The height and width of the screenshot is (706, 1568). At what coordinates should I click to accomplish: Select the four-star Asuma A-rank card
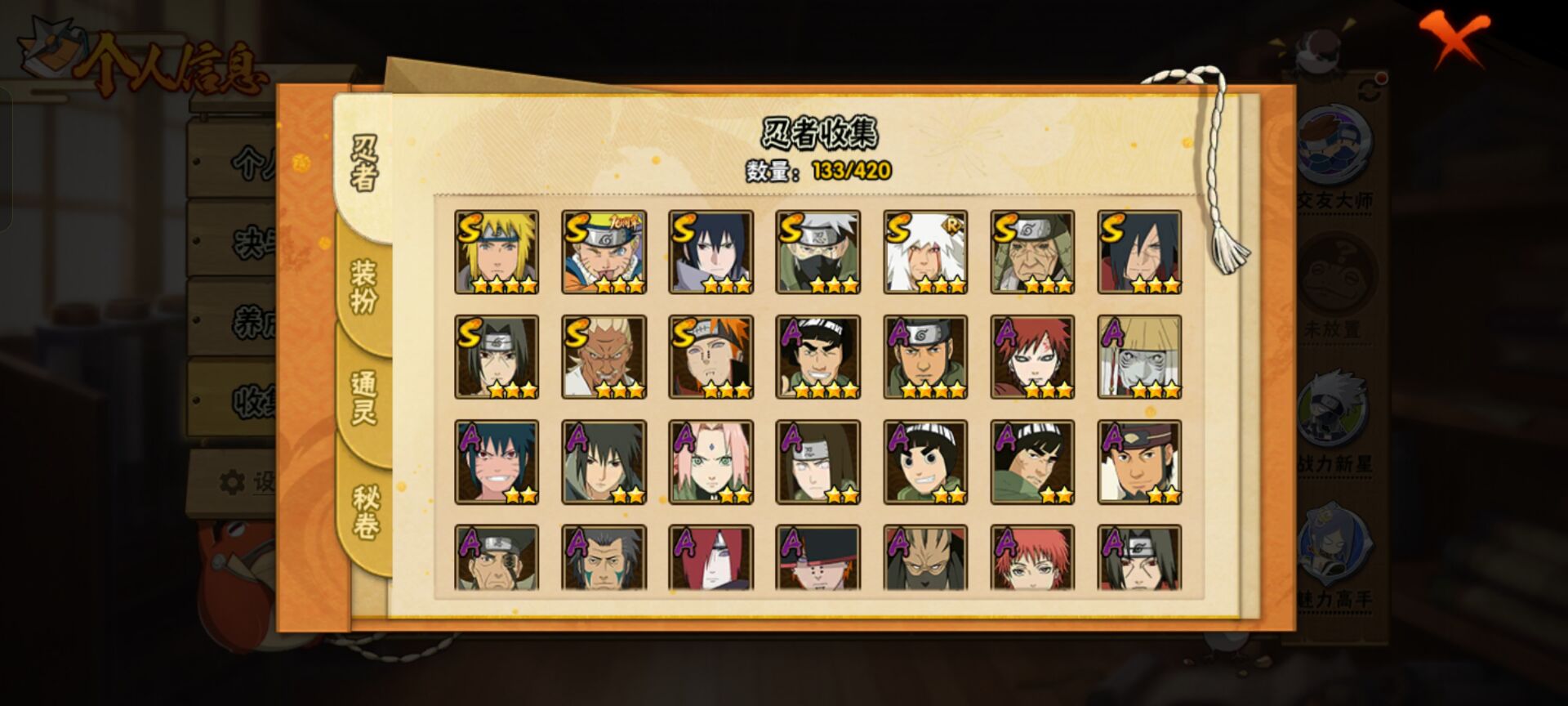coord(925,357)
